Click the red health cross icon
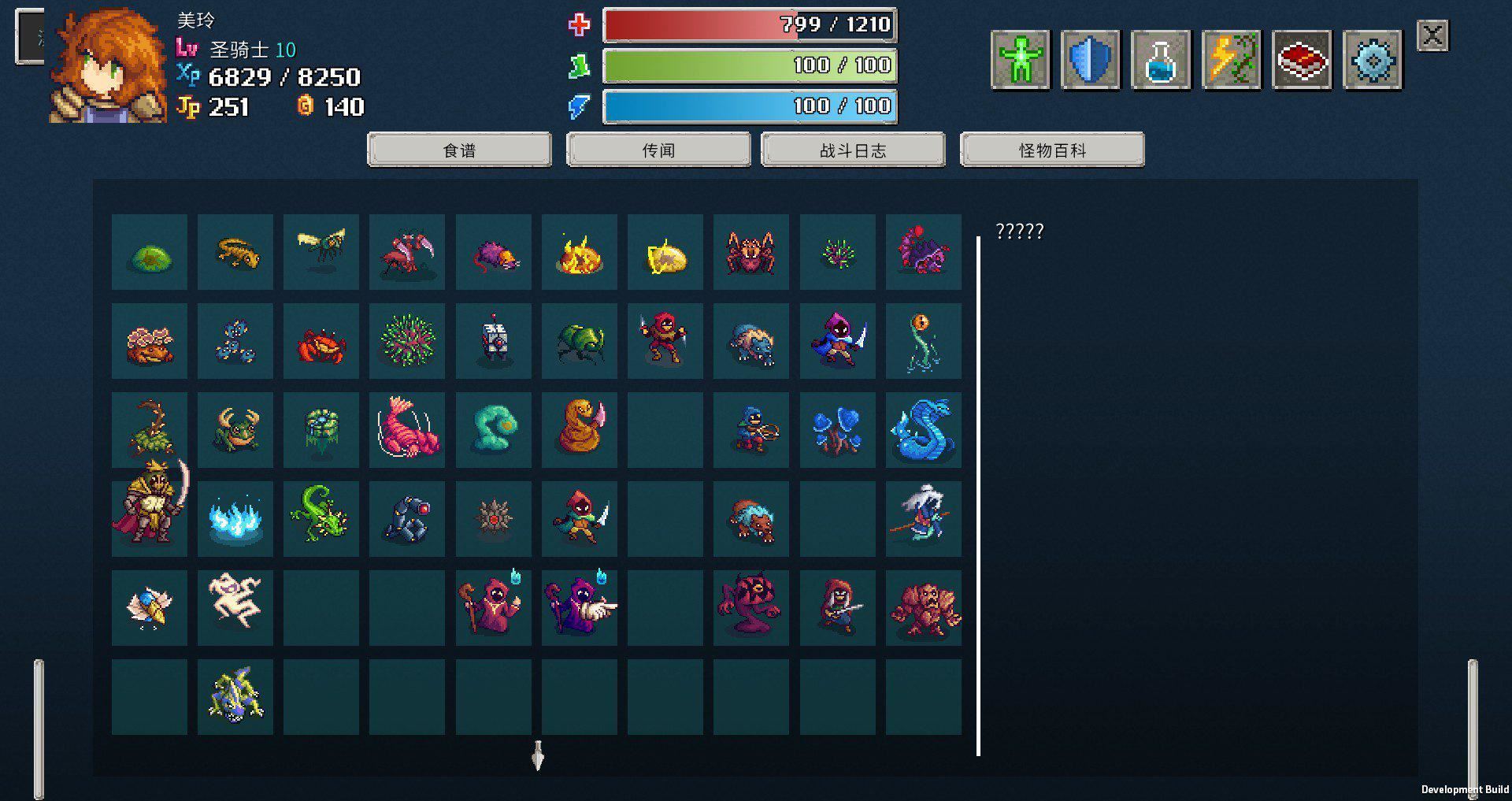Image resolution: width=1512 pixels, height=801 pixels. coord(579,24)
